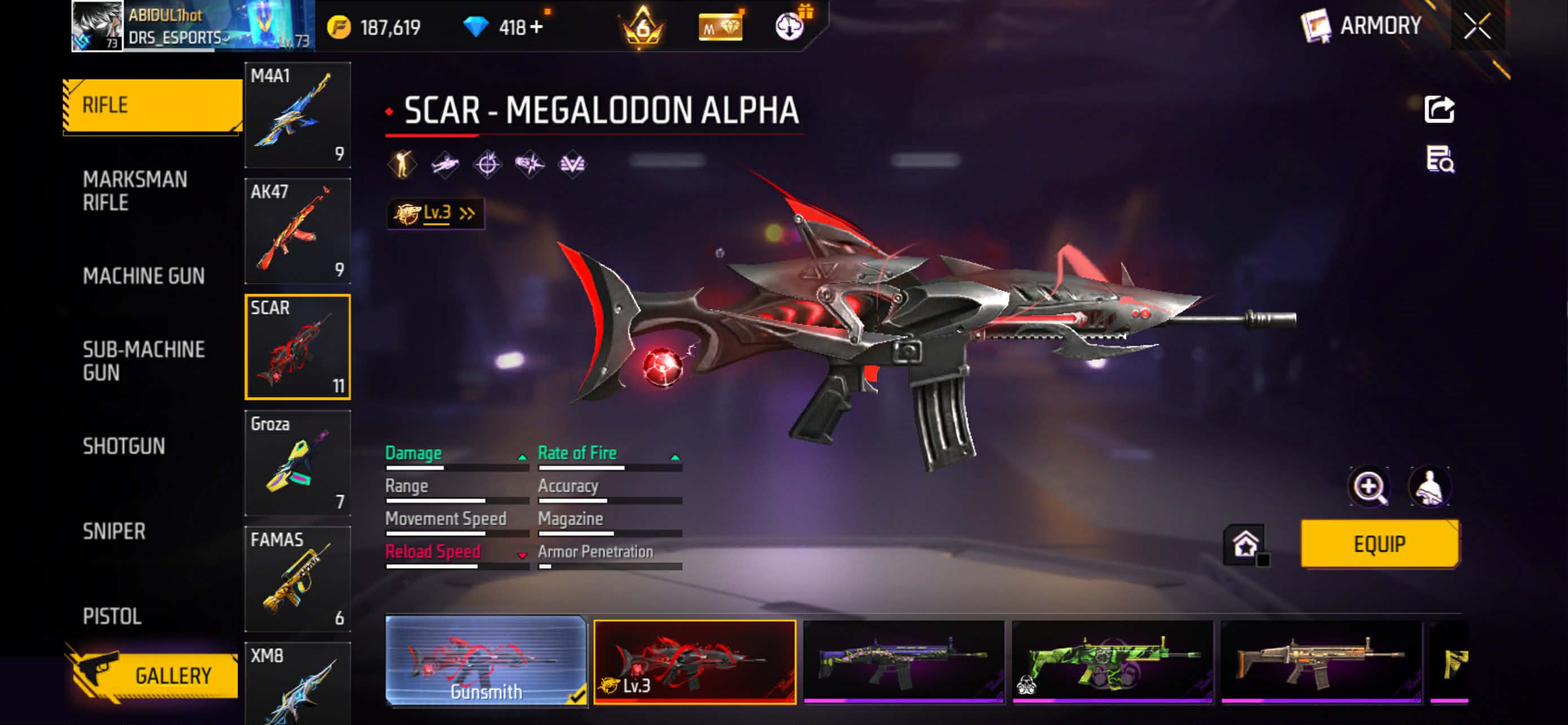The width and height of the screenshot is (1568, 725).
Task: Show the Shotgun weapons
Action: [x=124, y=446]
